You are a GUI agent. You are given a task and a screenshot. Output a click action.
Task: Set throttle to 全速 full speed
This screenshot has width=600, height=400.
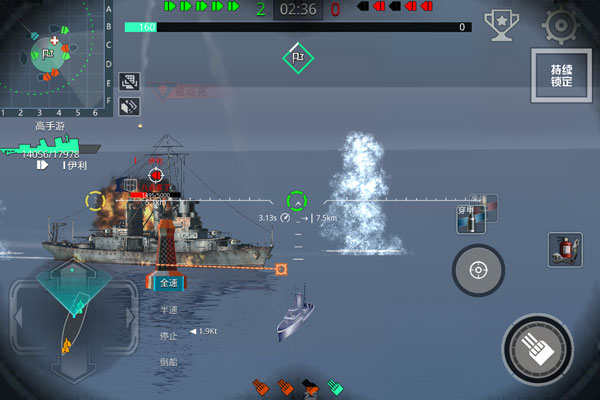pos(168,283)
